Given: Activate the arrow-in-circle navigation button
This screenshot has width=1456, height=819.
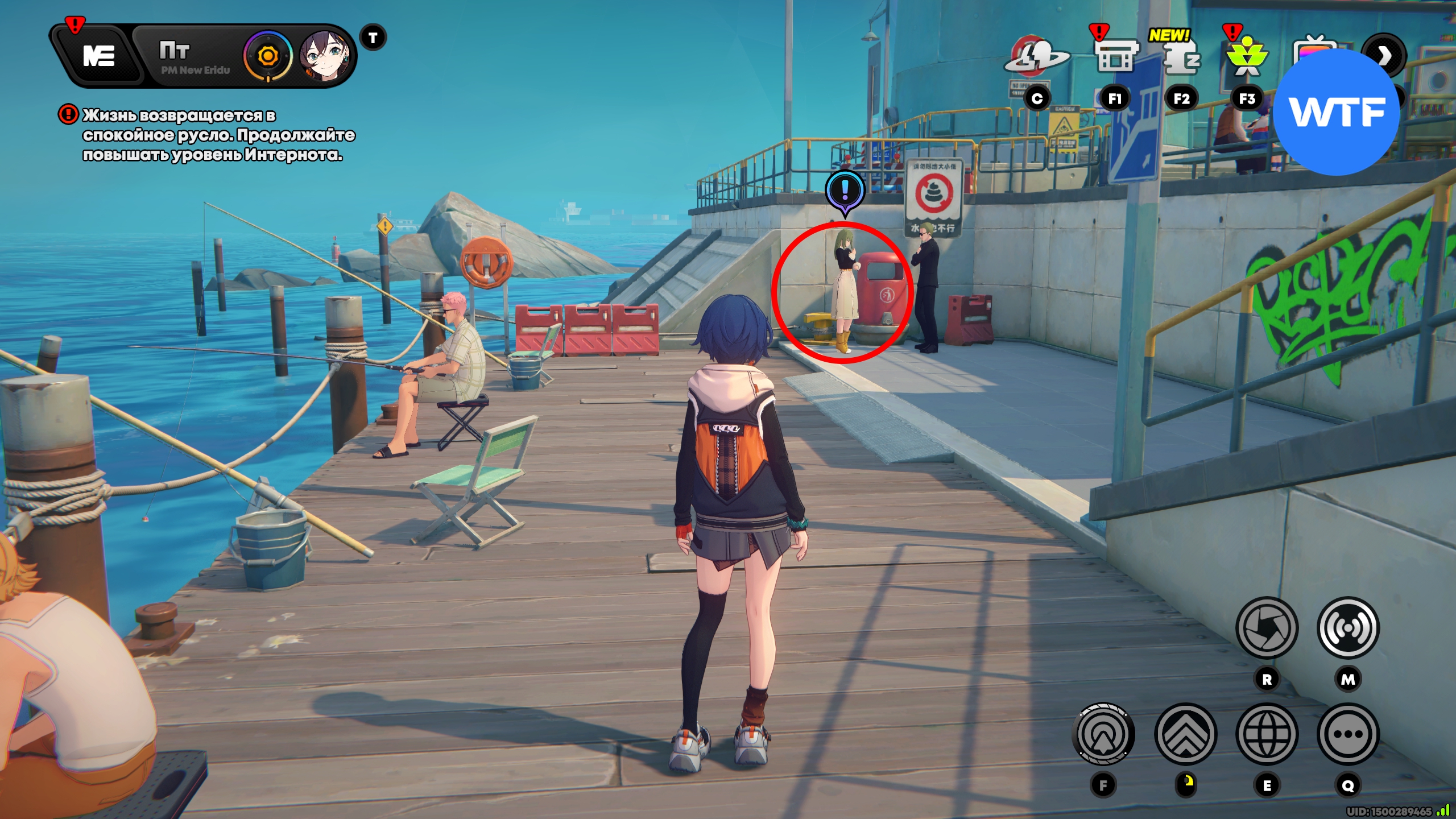Looking at the screenshot, I should (x=1103, y=734).
